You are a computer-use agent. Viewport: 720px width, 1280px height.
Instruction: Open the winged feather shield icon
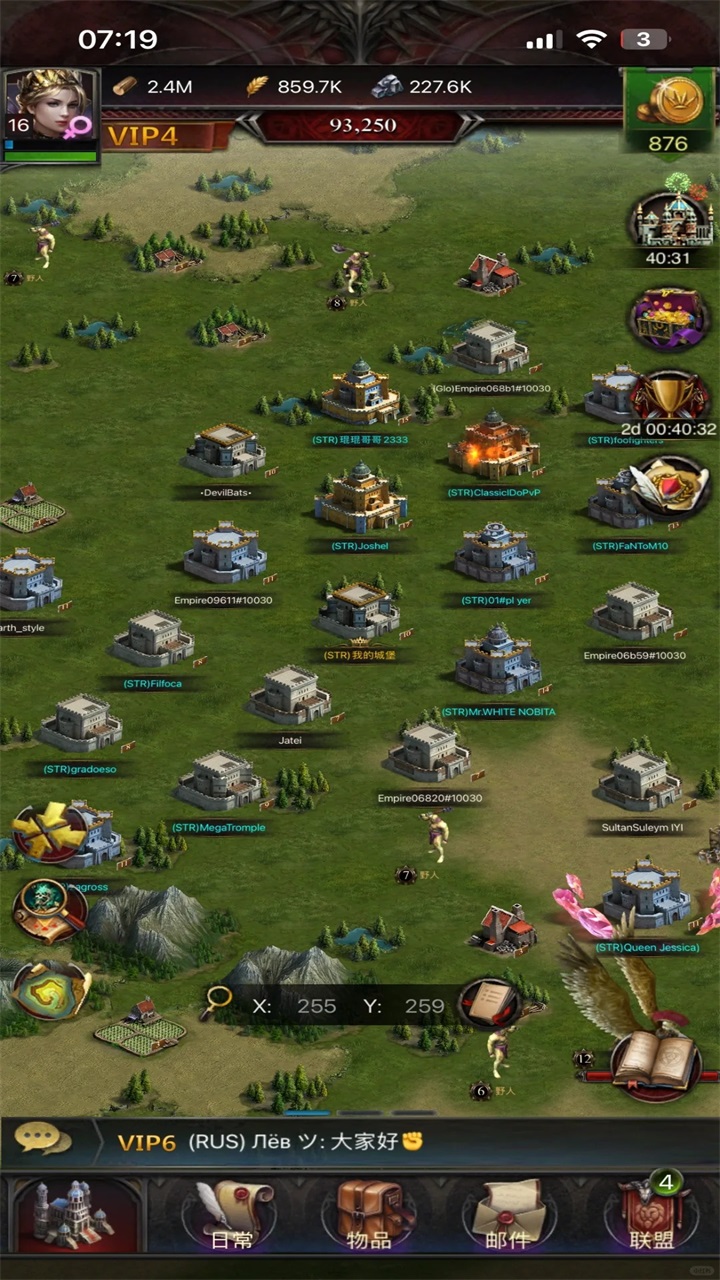coord(669,487)
